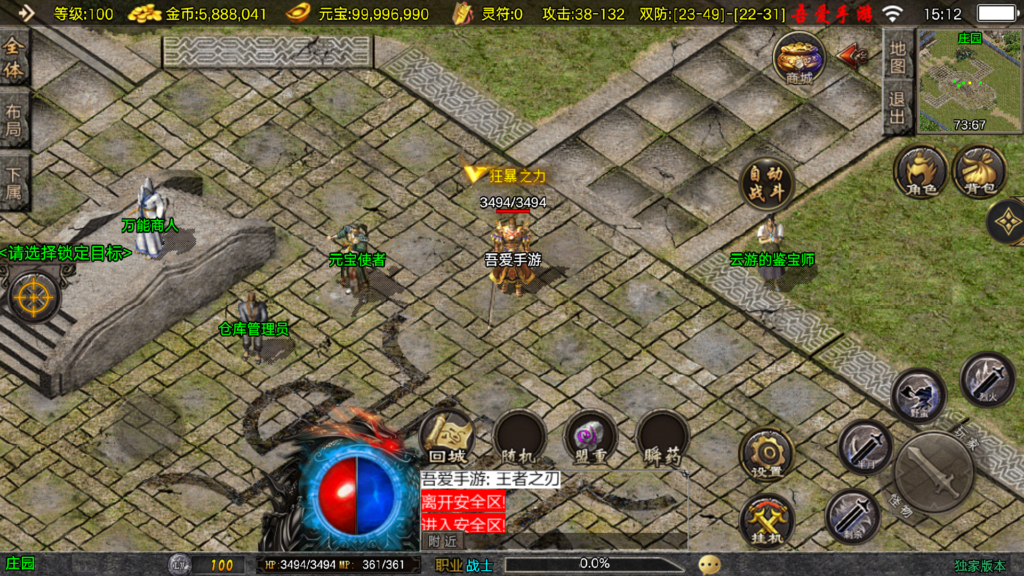Toggle 自动战斗 auto battle
1024x576 pixels.
click(767, 183)
